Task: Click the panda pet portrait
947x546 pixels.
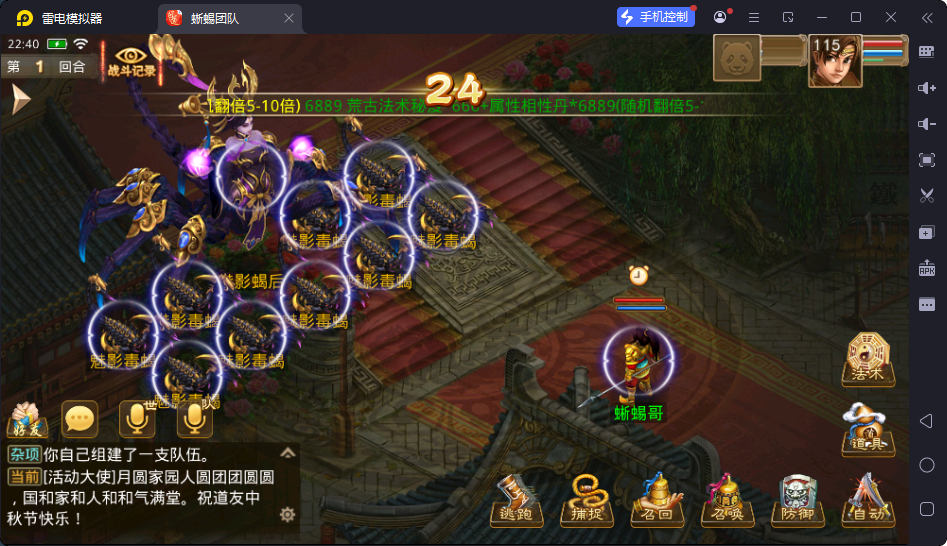Action: point(737,59)
